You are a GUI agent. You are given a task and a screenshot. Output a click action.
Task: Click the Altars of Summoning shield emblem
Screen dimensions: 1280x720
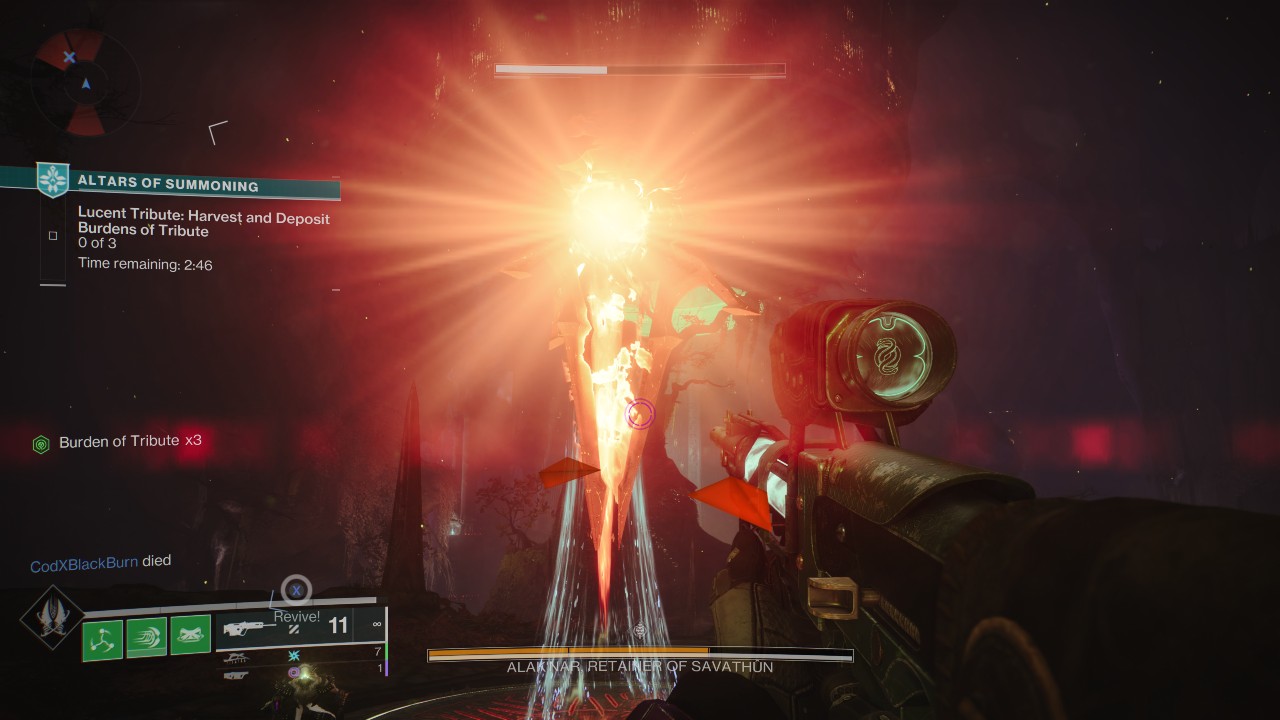(x=51, y=180)
